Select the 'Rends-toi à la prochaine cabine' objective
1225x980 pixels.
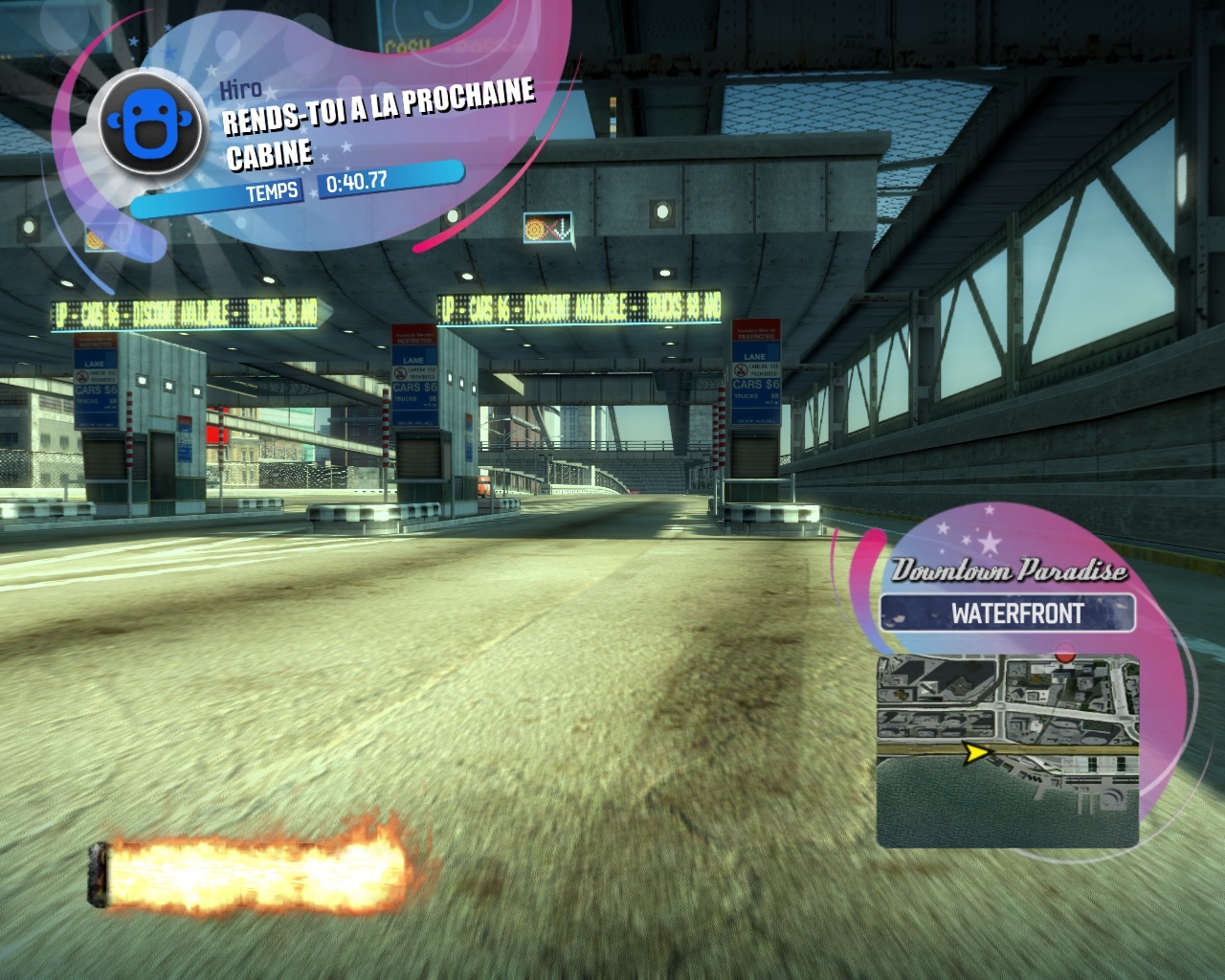coord(378,124)
